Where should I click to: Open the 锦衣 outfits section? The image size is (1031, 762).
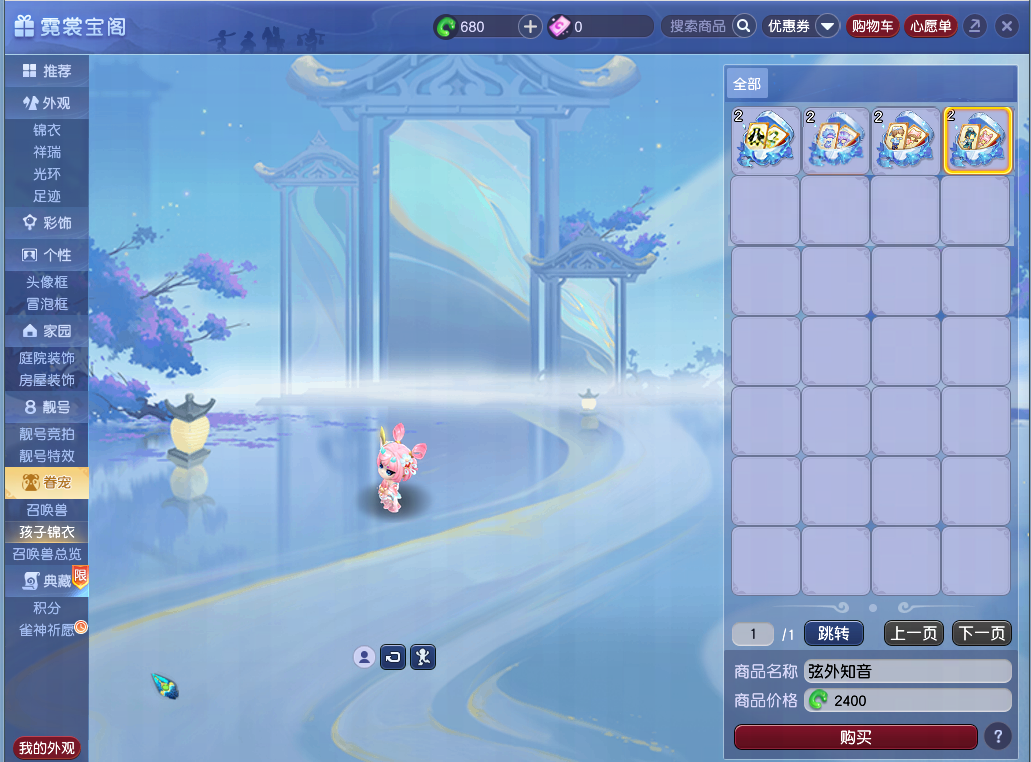(x=47, y=130)
